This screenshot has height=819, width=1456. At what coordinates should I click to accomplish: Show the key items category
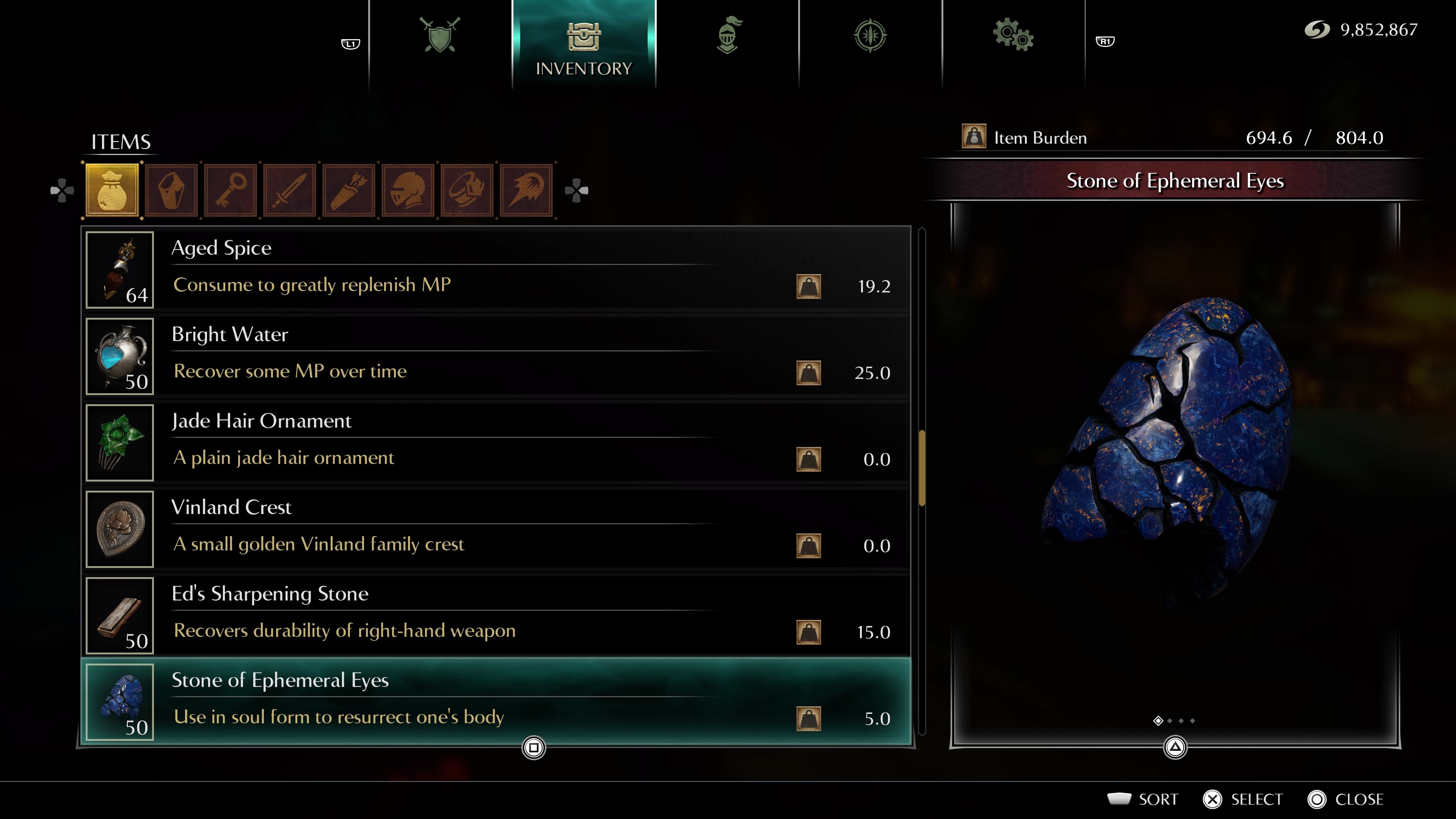click(231, 190)
